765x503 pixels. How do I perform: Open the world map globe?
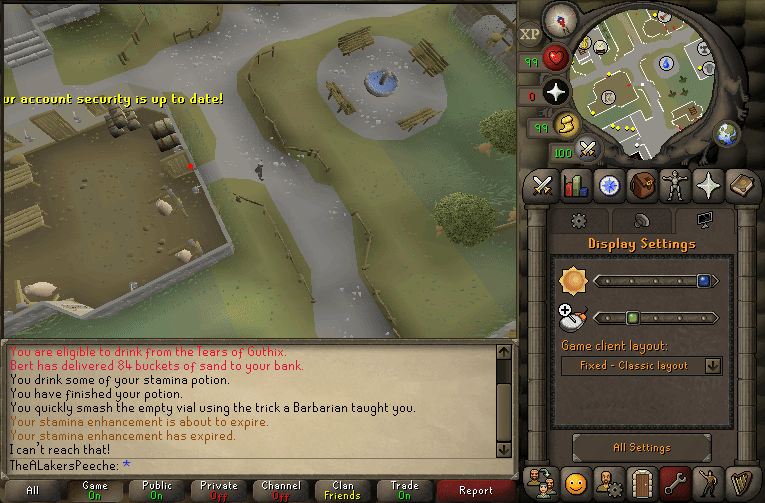tap(727, 133)
